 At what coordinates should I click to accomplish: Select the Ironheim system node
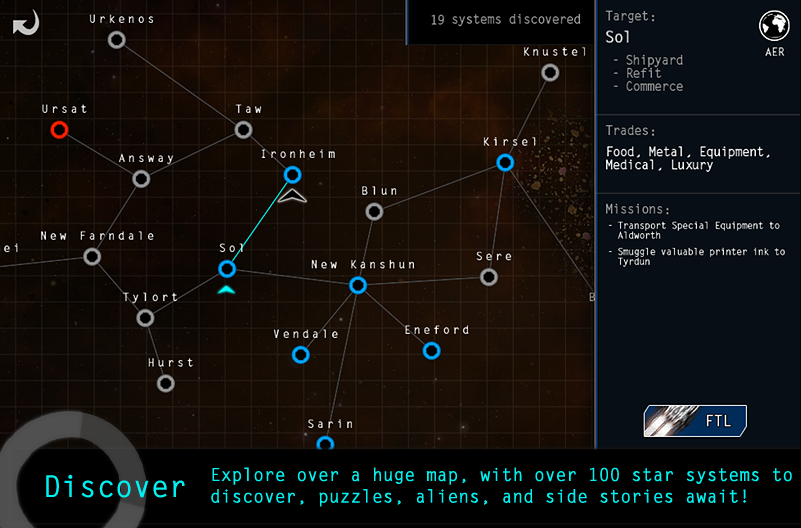[x=292, y=175]
